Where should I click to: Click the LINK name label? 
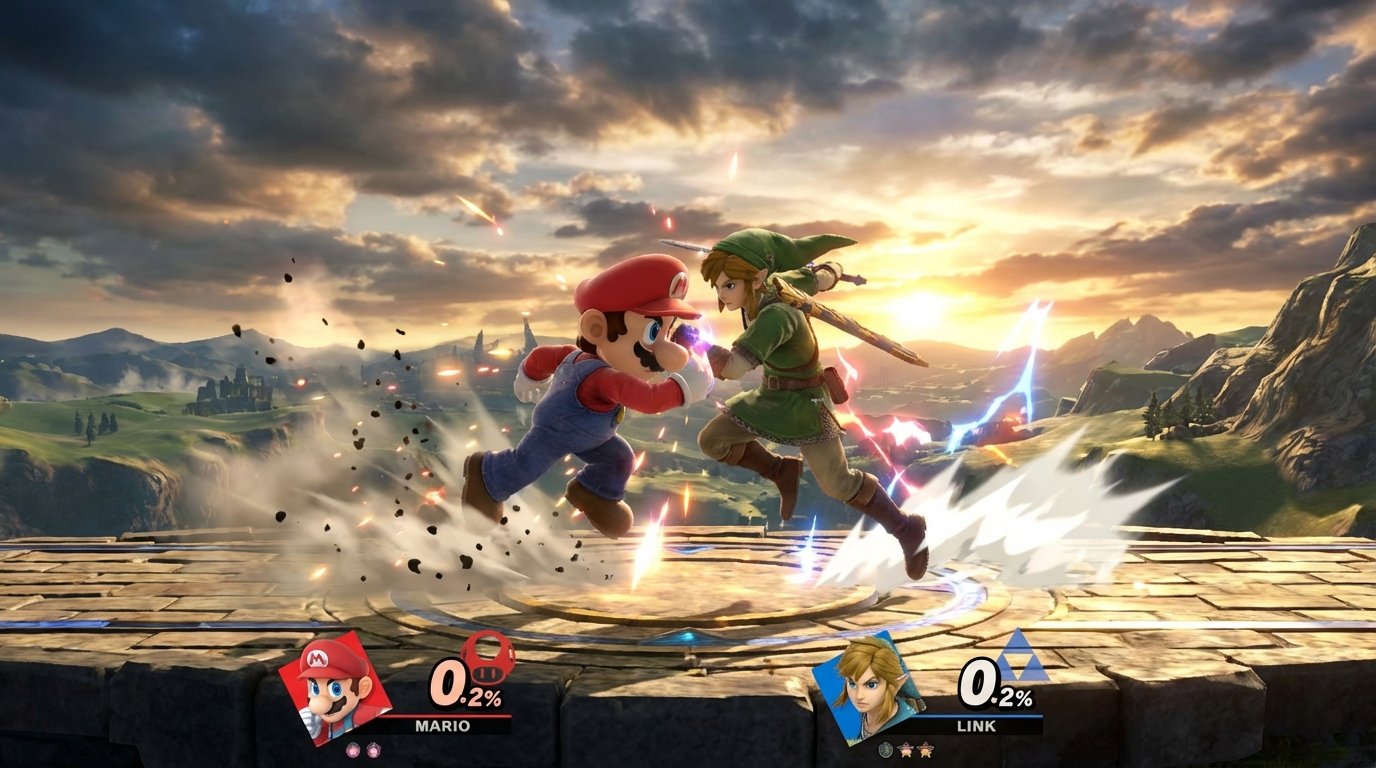point(976,724)
